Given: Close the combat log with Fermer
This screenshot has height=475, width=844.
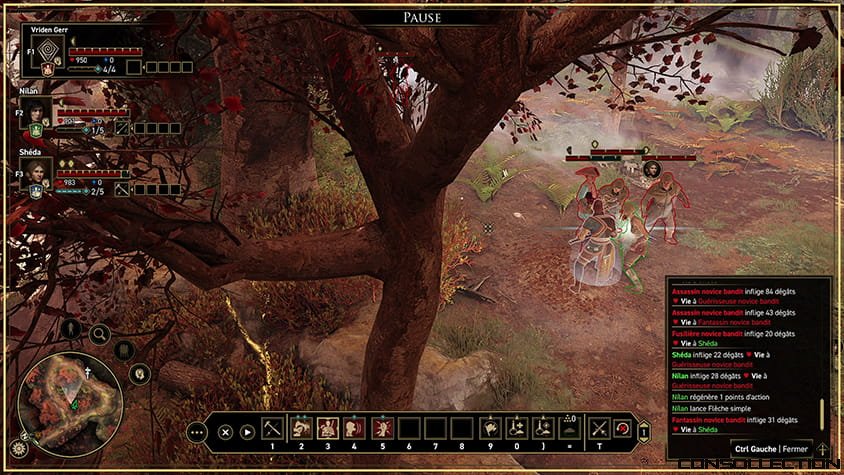Looking at the screenshot, I should [x=795, y=449].
